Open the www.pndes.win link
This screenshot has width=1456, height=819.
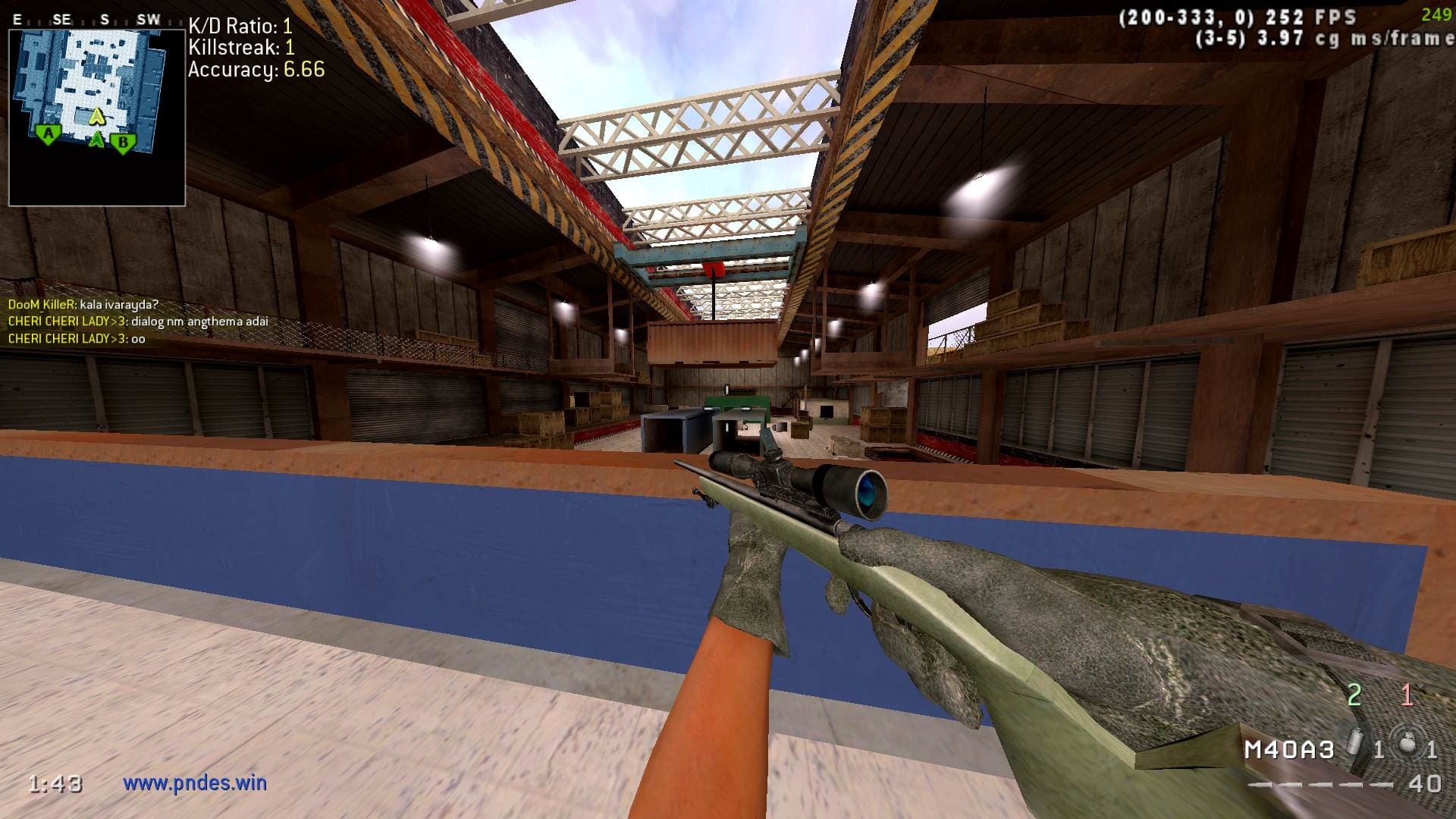tap(195, 783)
